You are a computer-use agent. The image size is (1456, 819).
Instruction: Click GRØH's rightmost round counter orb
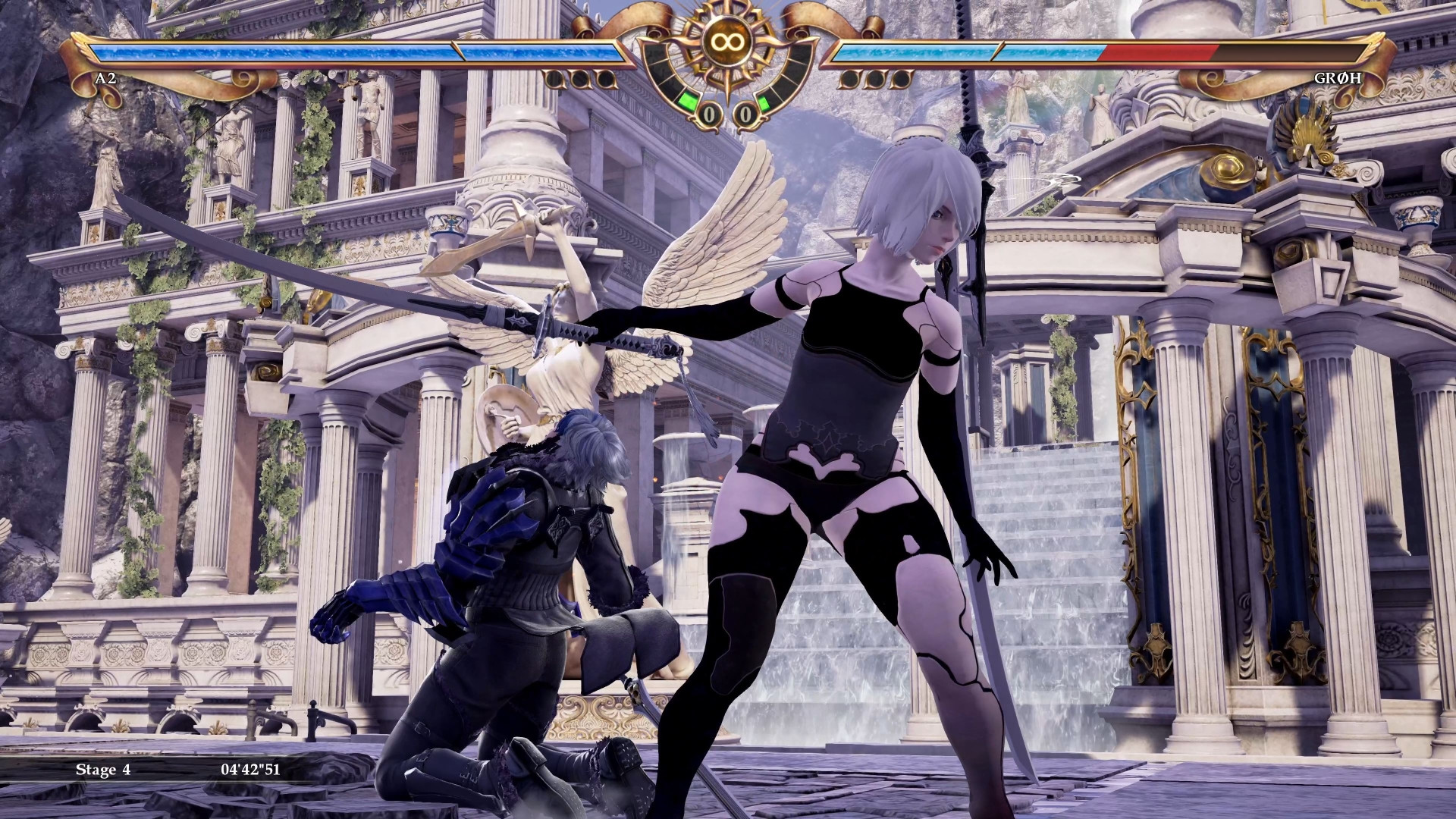click(x=900, y=80)
